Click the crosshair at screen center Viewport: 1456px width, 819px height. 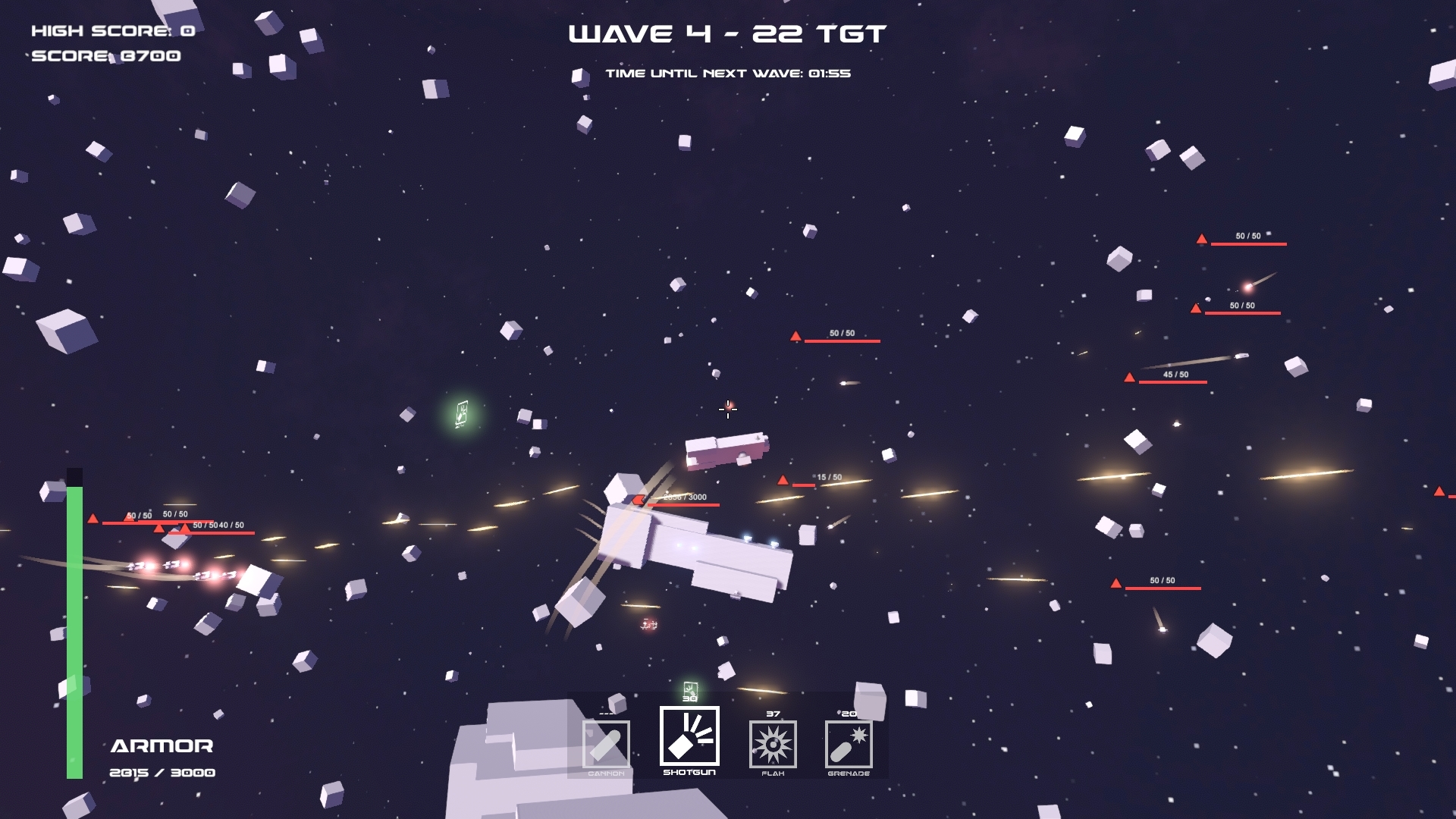(727, 410)
